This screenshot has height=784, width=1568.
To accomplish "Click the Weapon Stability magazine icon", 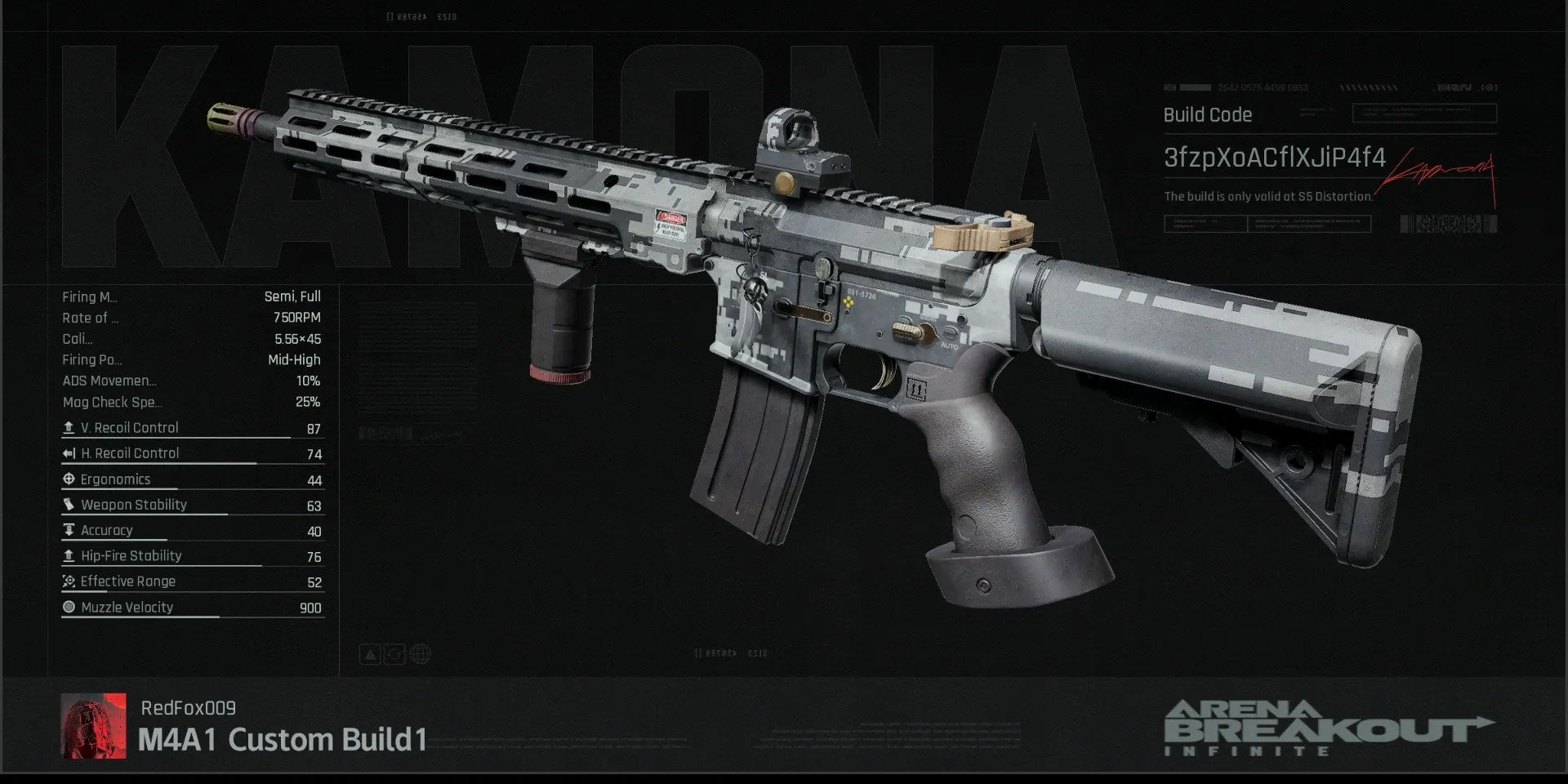I will pos(69,504).
